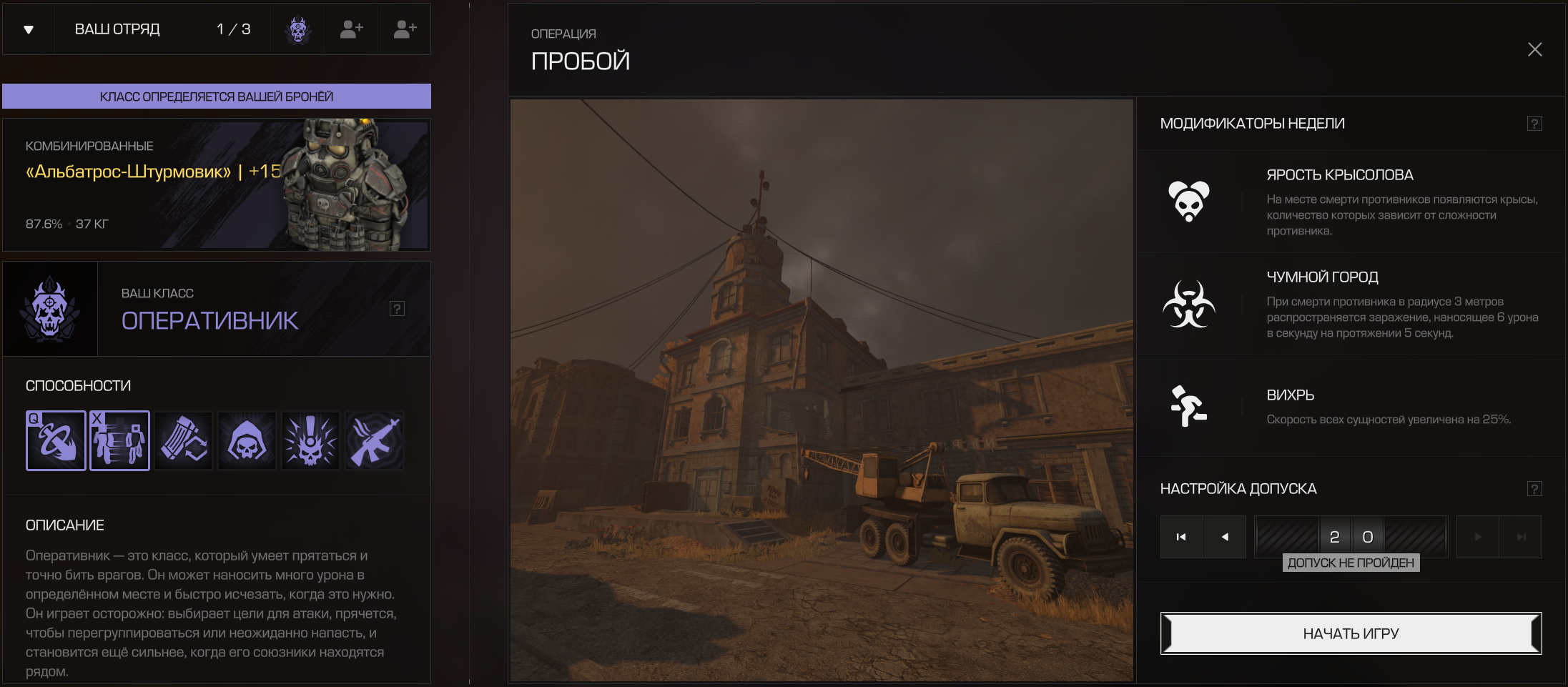The width and height of the screenshot is (1568, 687).
Task: Select the ammo magazines ability icon
Action: tap(183, 440)
